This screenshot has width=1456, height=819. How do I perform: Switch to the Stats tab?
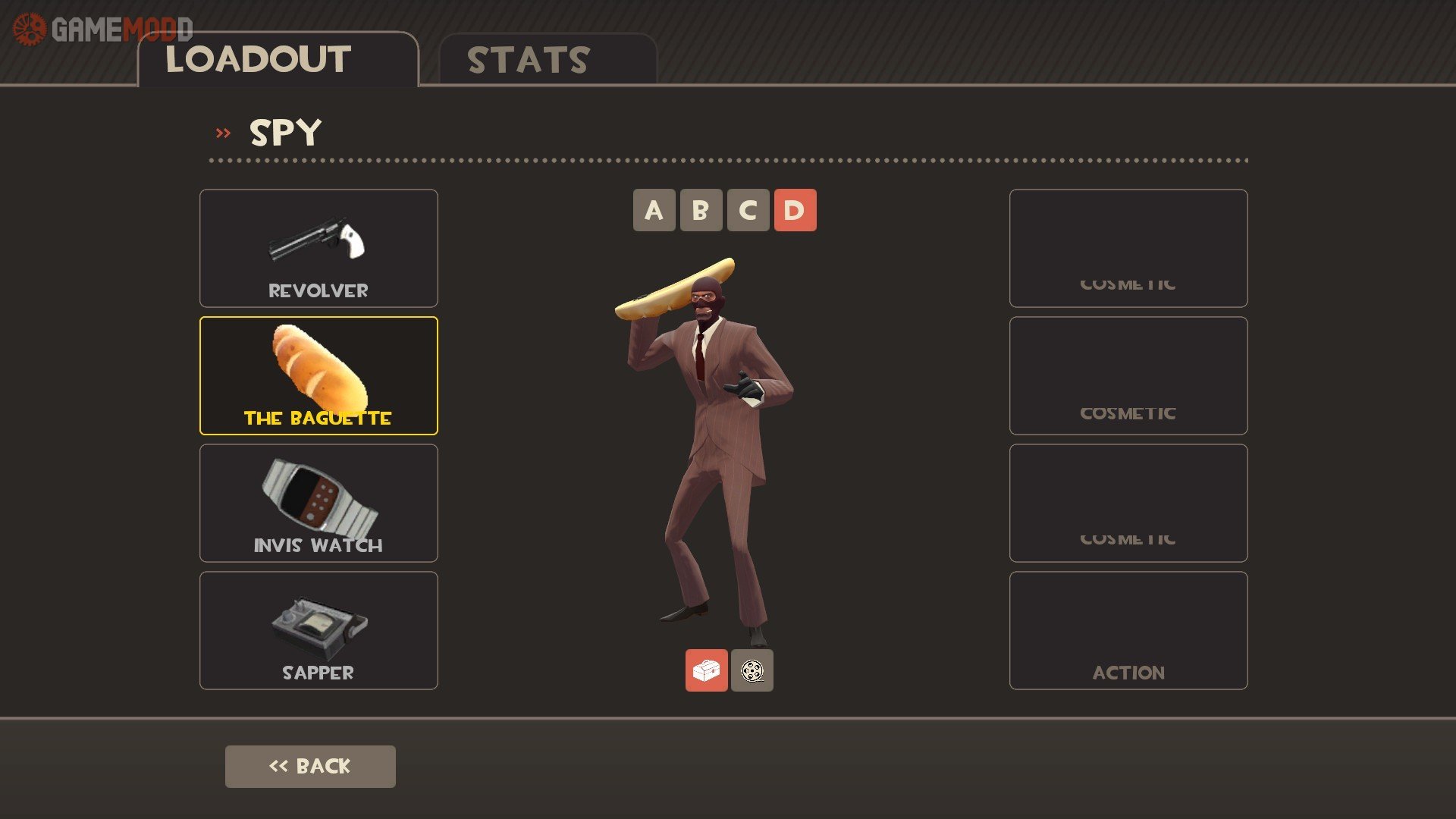tap(547, 60)
